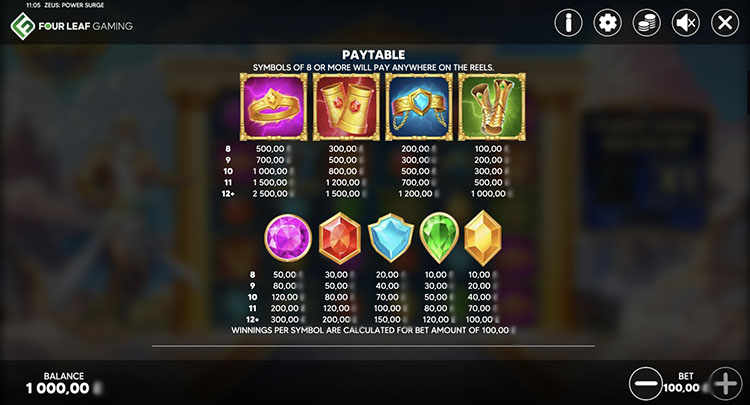Show the game info page
The height and width of the screenshot is (405, 750).
pos(569,22)
